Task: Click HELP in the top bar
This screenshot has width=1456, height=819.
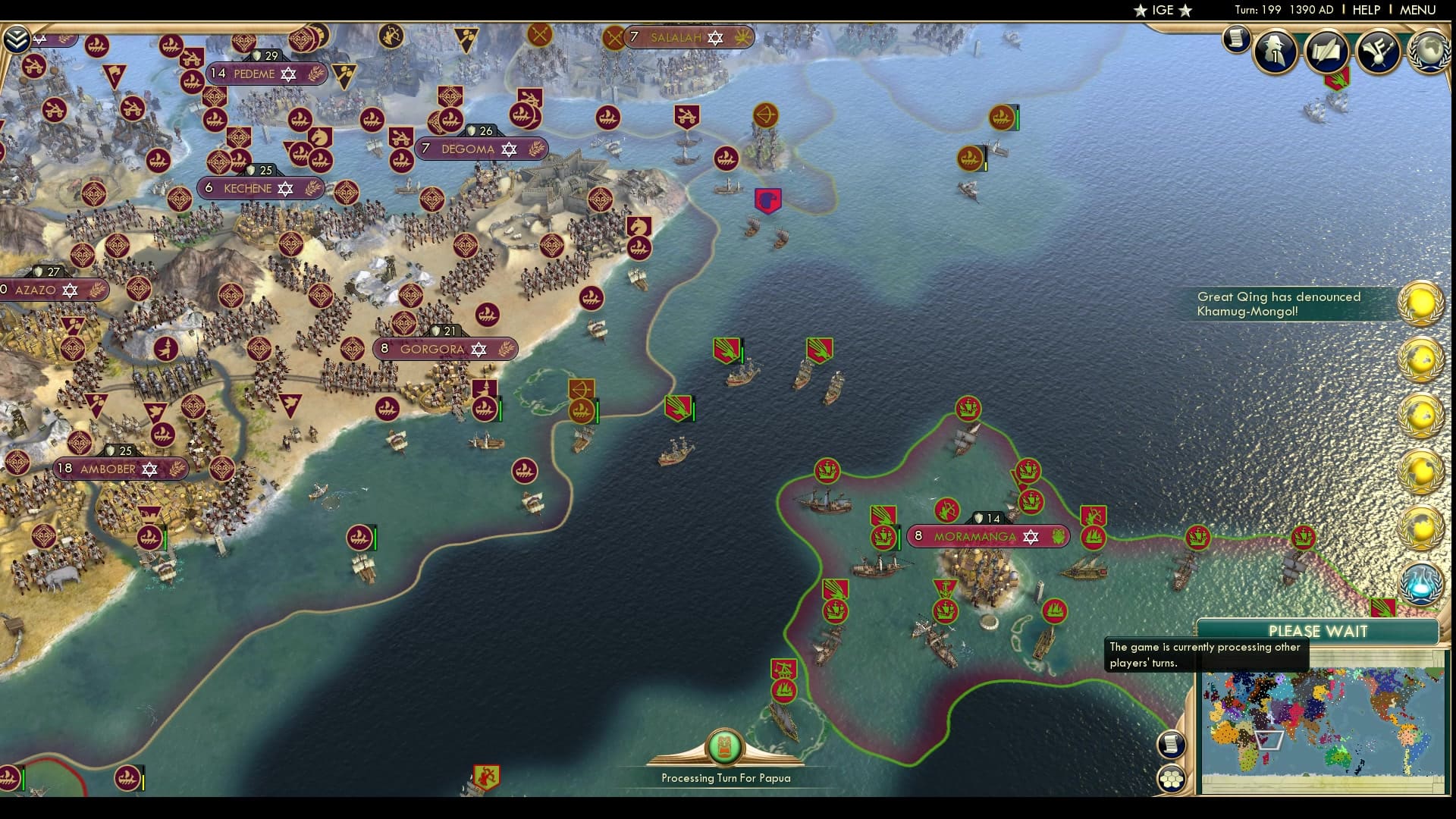Action: click(x=1365, y=10)
